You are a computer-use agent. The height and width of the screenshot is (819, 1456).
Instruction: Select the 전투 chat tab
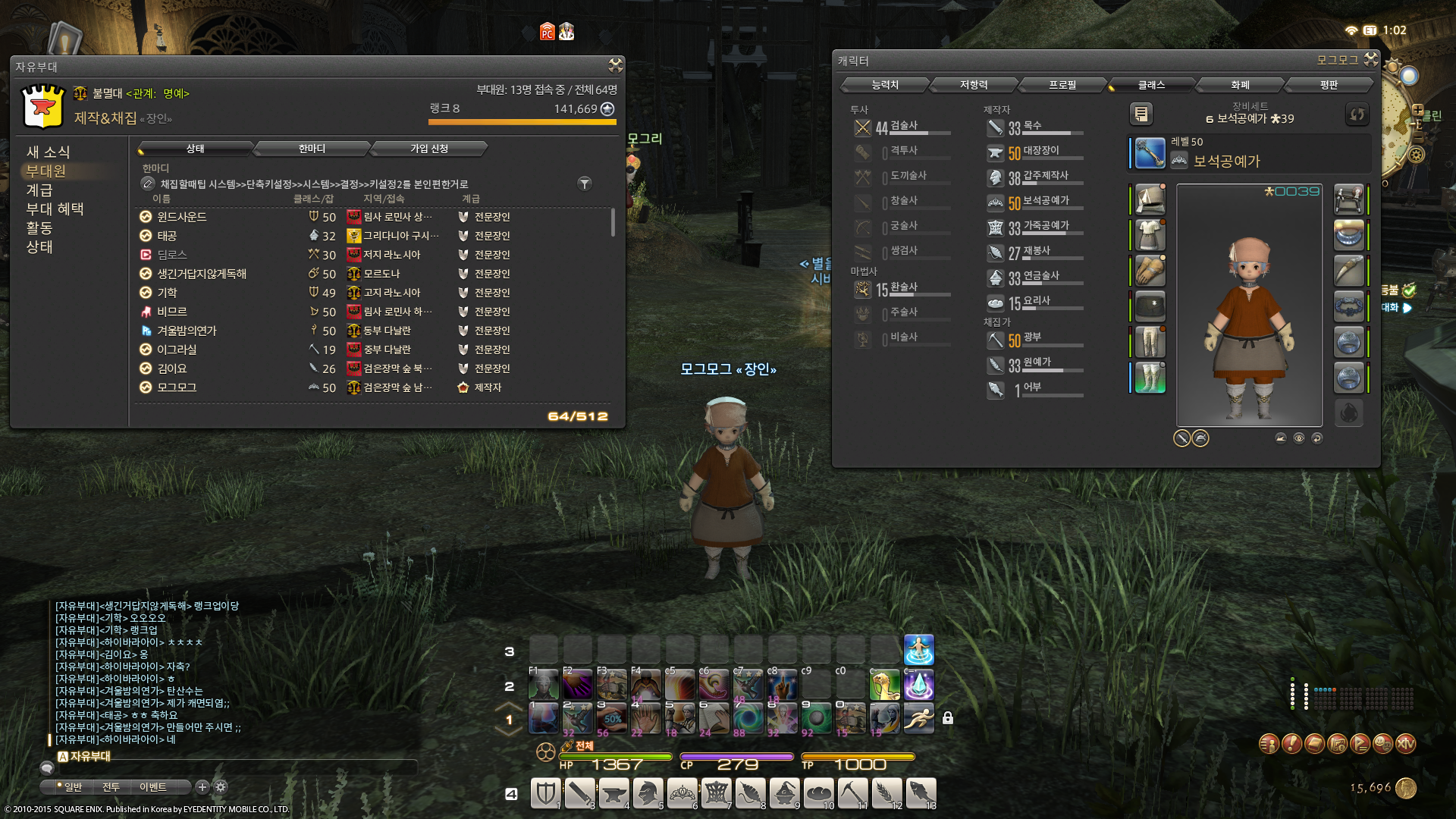(x=111, y=787)
